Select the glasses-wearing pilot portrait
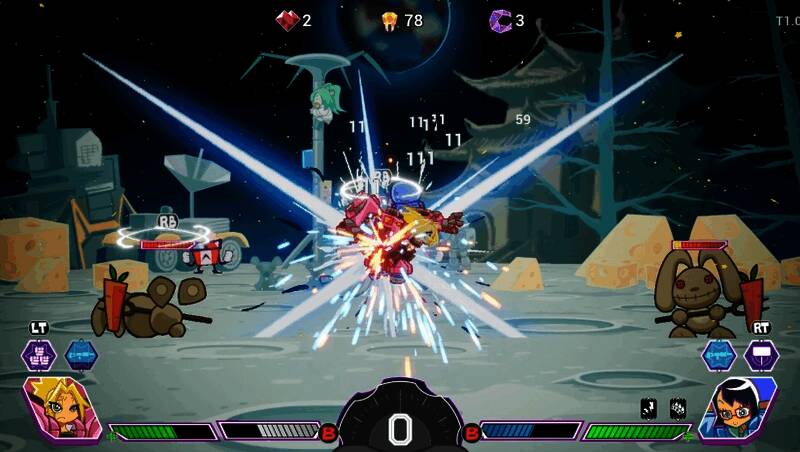Image resolution: width=800 pixels, height=452 pixels. point(739,410)
